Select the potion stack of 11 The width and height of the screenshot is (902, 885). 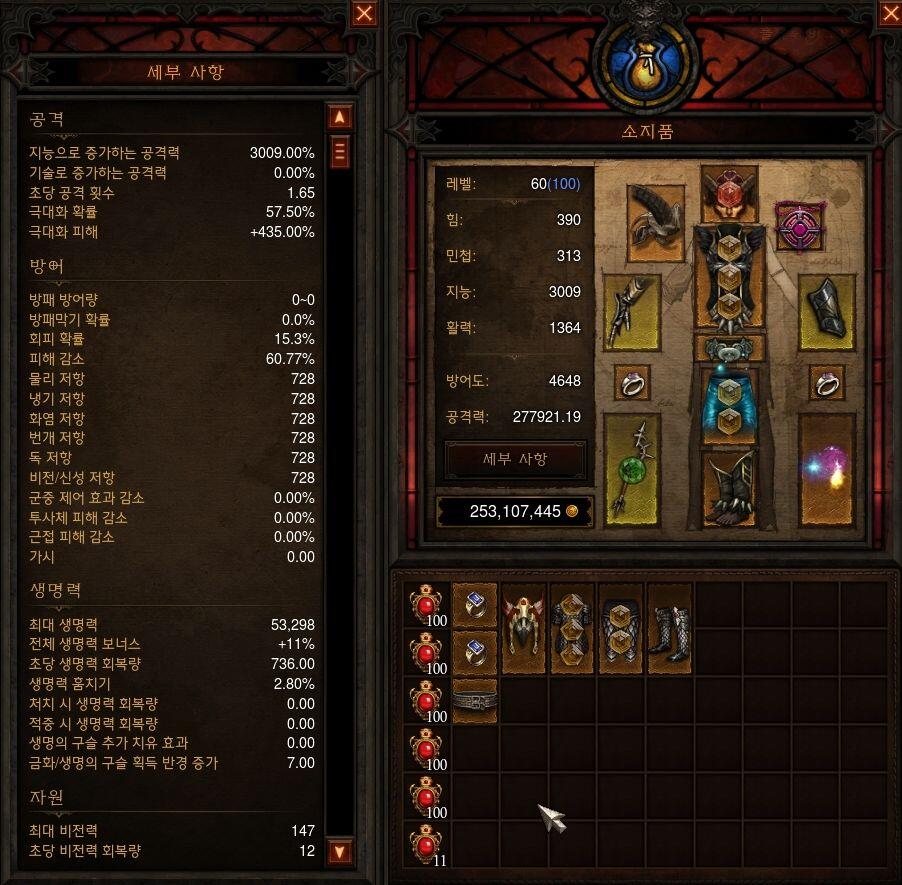point(427,844)
